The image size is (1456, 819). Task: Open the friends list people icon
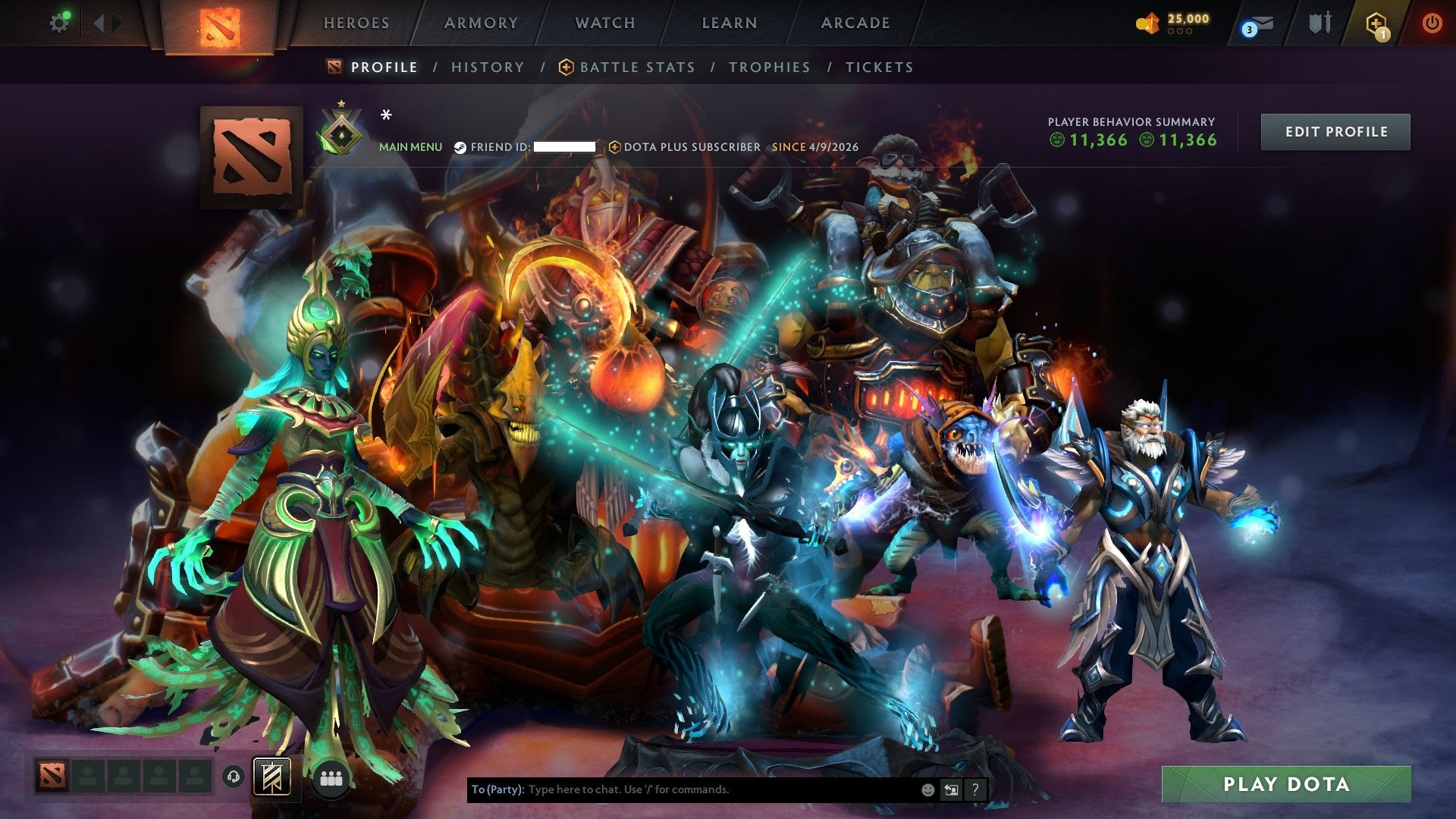pyautogui.click(x=331, y=777)
